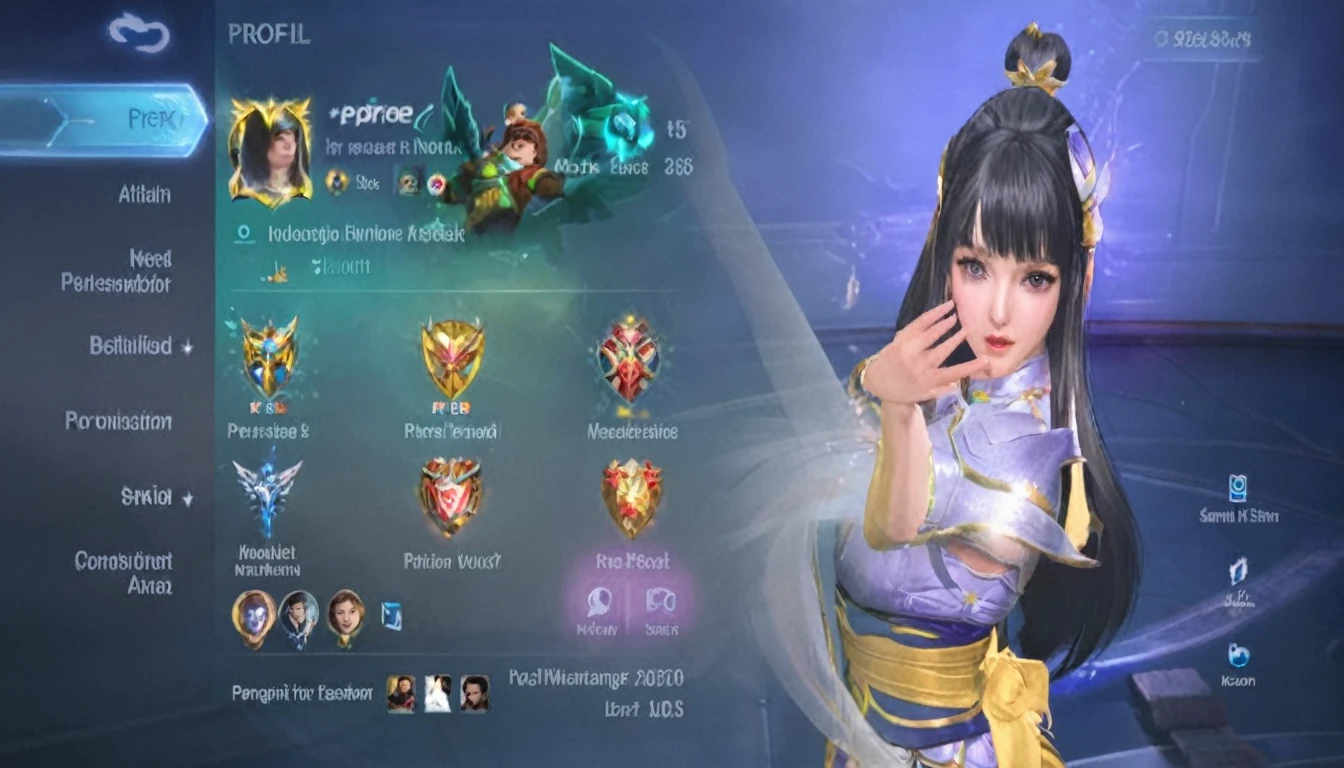Click the chat bubble icon in pink glow
This screenshot has height=768, width=1344.
click(x=599, y=602)
